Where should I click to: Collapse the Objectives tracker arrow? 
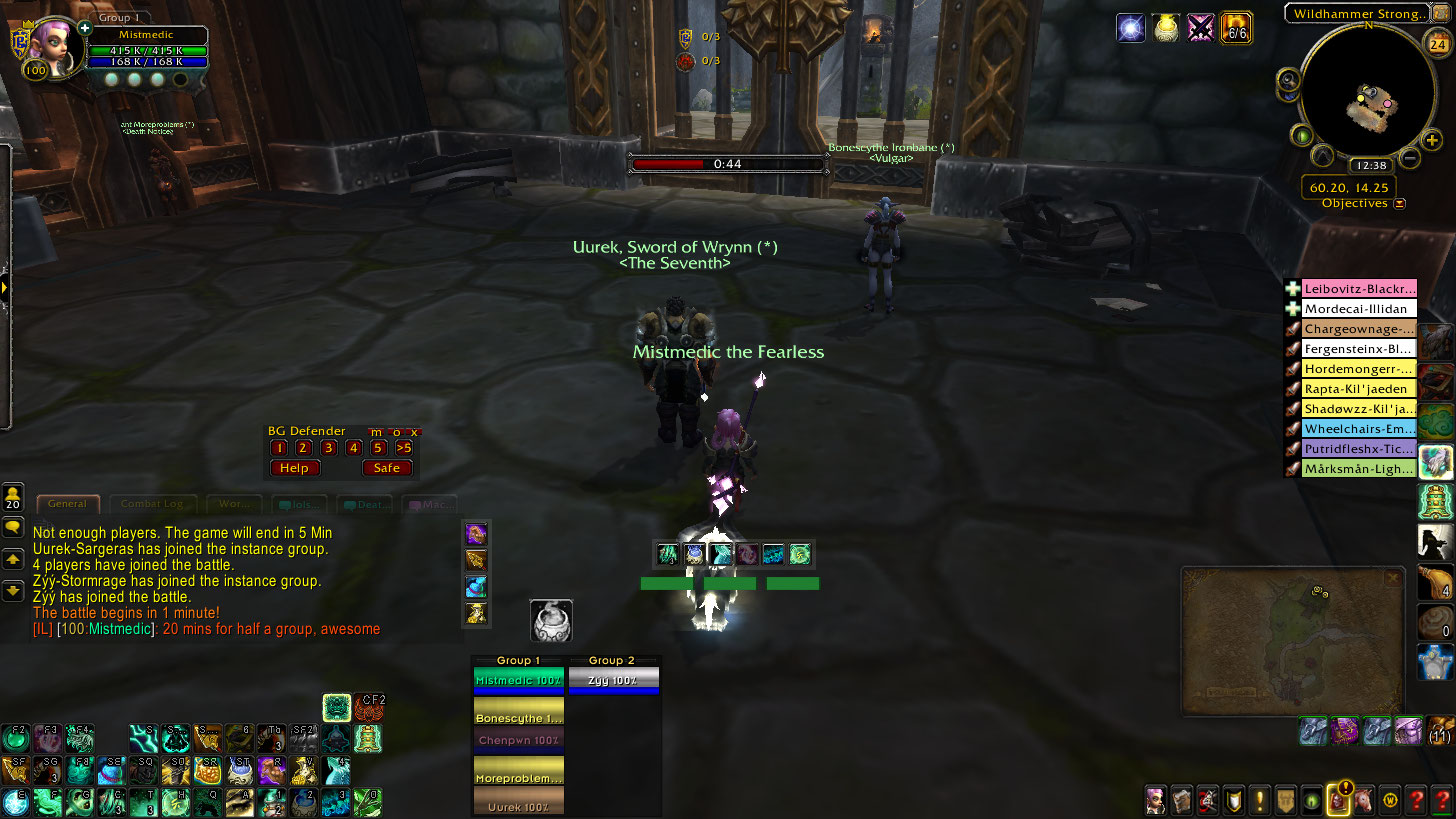point(1400,203)
